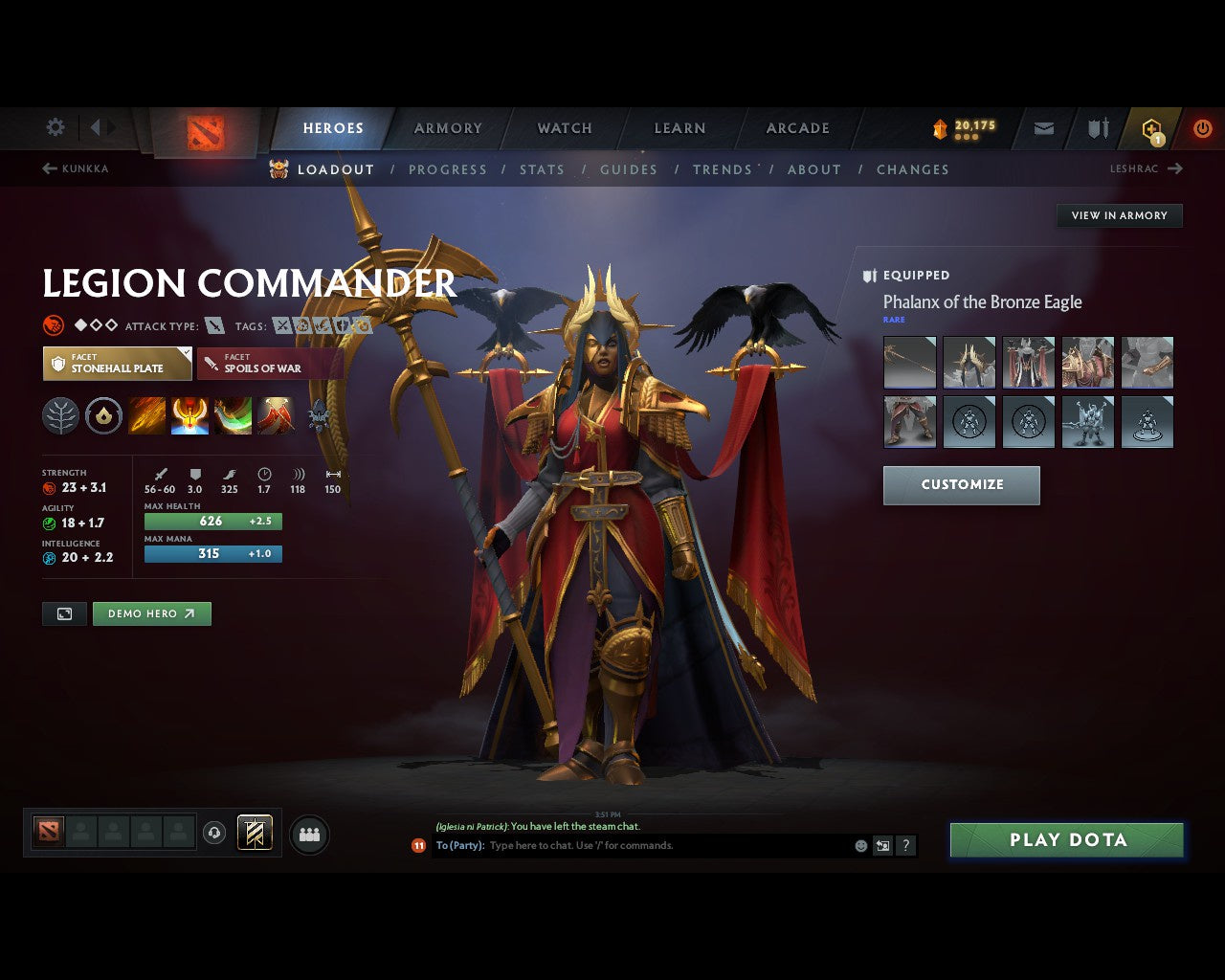Open the smaller hero portrait view icon
Image resolution: width=1225 pixels, height=980 pixels.
pyautogui.click(x=64, y=613)
